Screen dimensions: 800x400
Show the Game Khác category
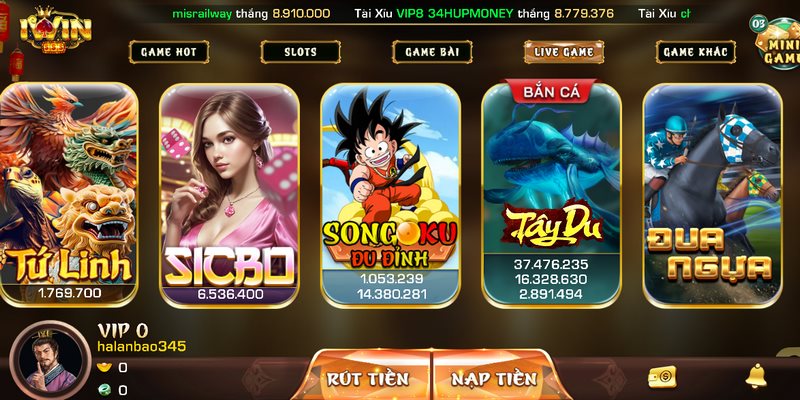tap(696, 52)
